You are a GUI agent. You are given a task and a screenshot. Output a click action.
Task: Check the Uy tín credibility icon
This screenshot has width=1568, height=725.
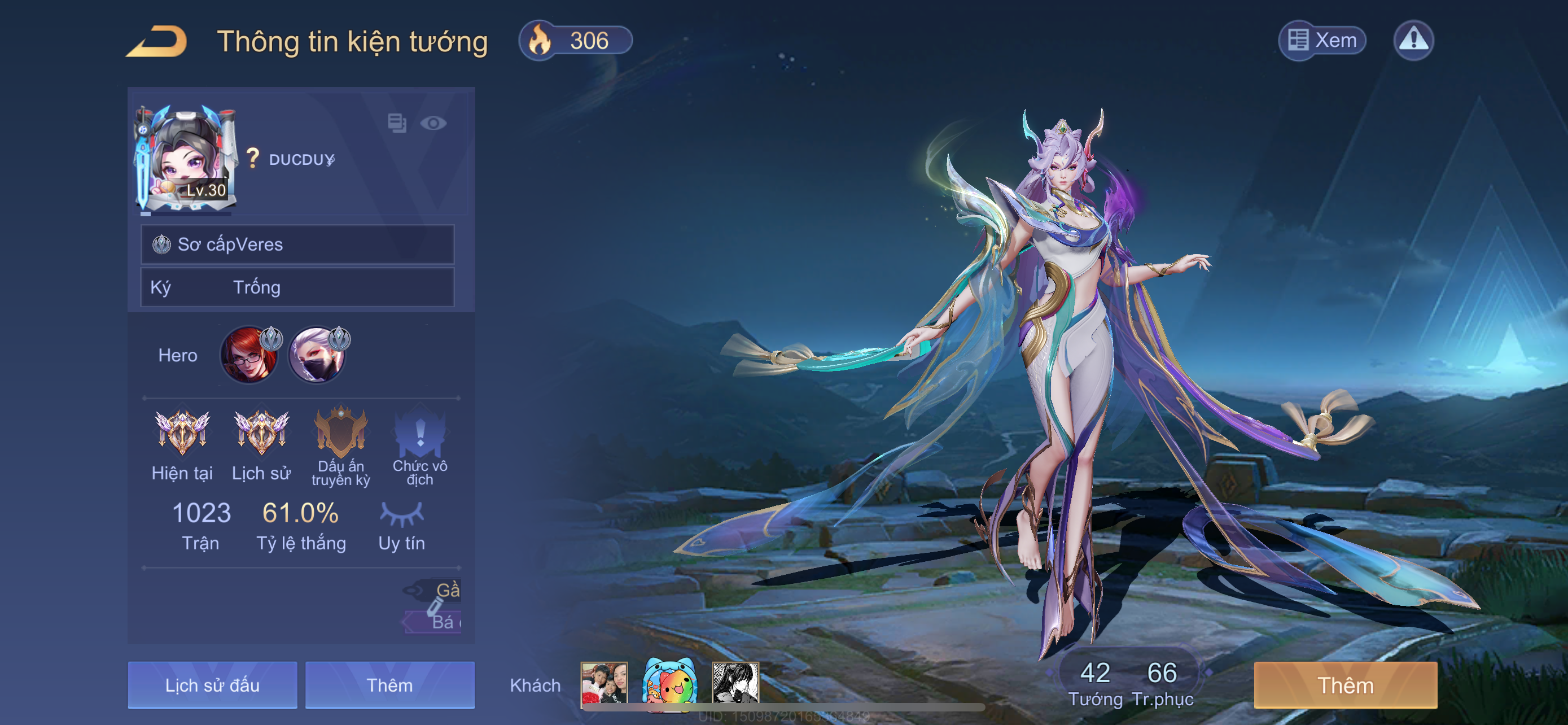(x=402, y=514)
